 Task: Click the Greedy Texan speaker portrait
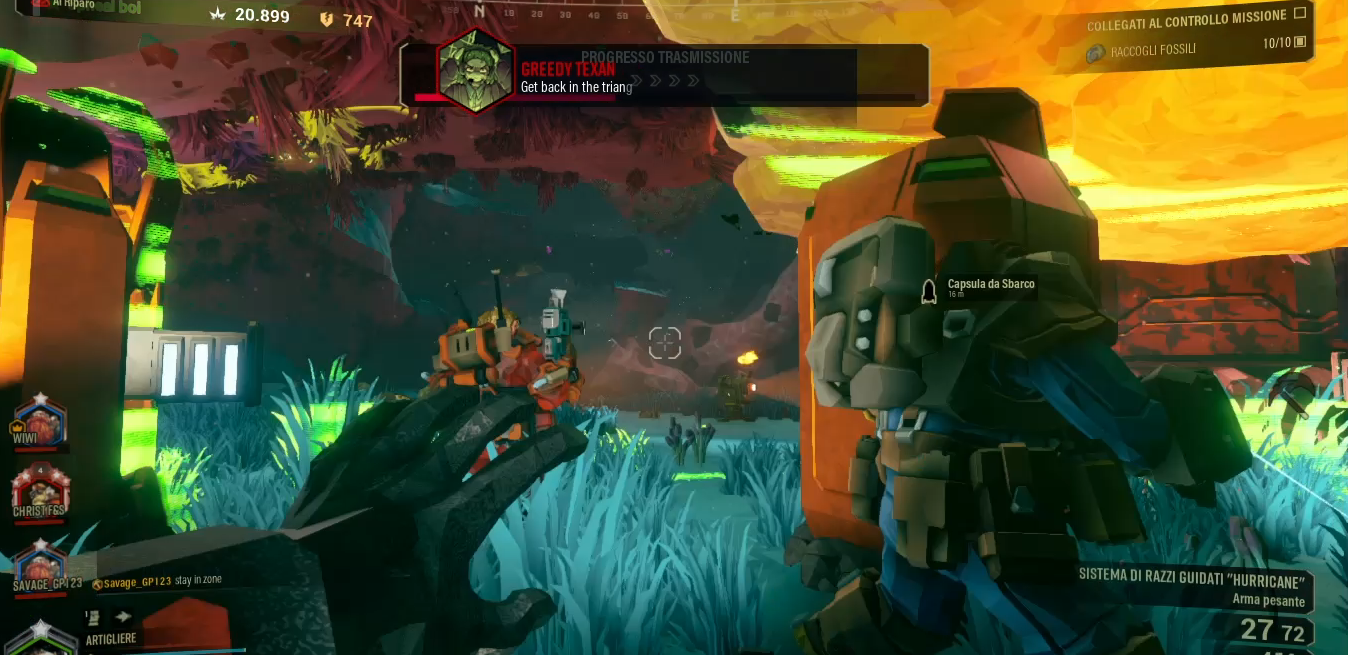pyautogui.click(x=475, y=71)
